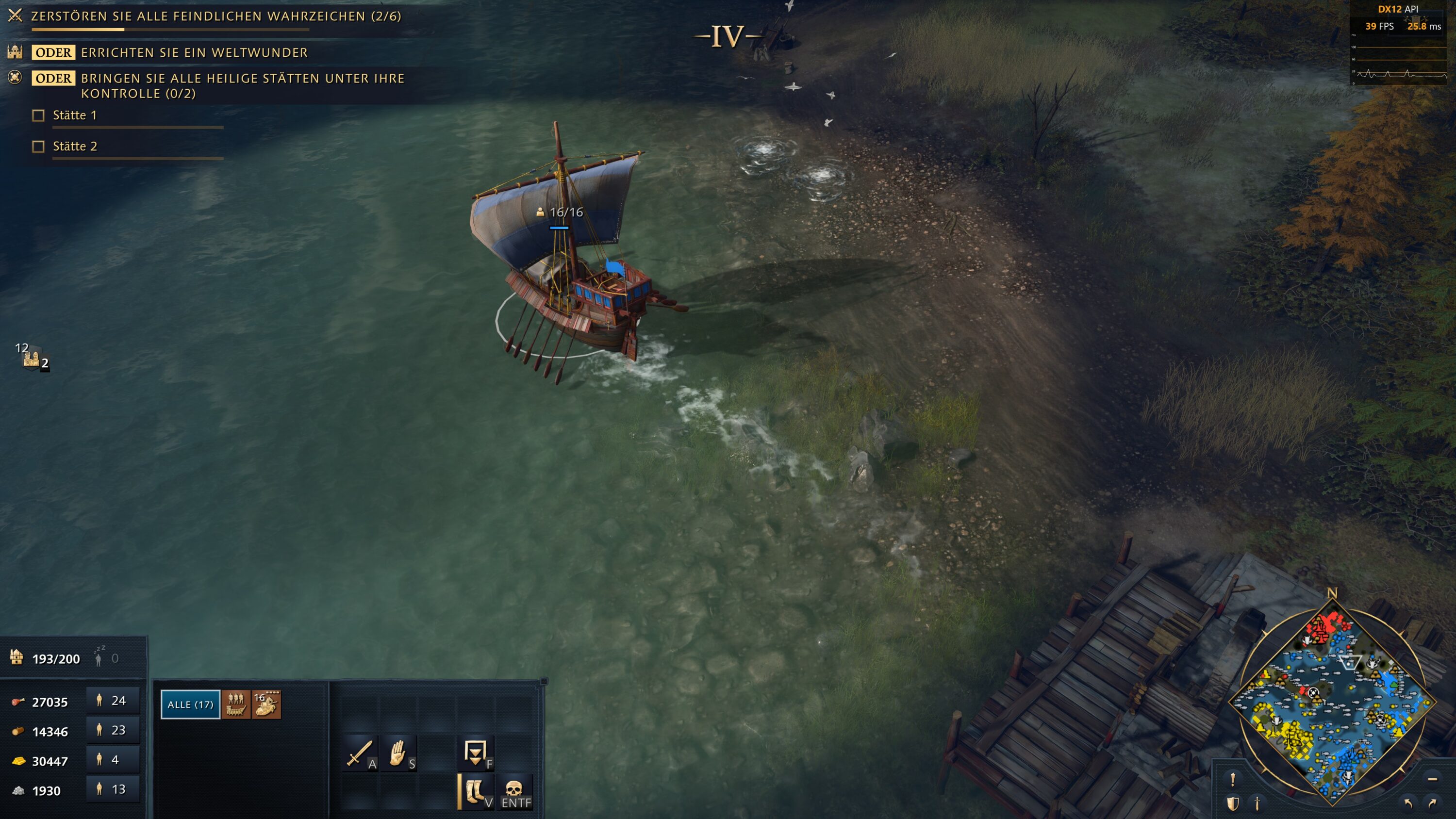Click the exclamation mark ping button
The height and width of the screenshot is (819, 1456).
1233,779
